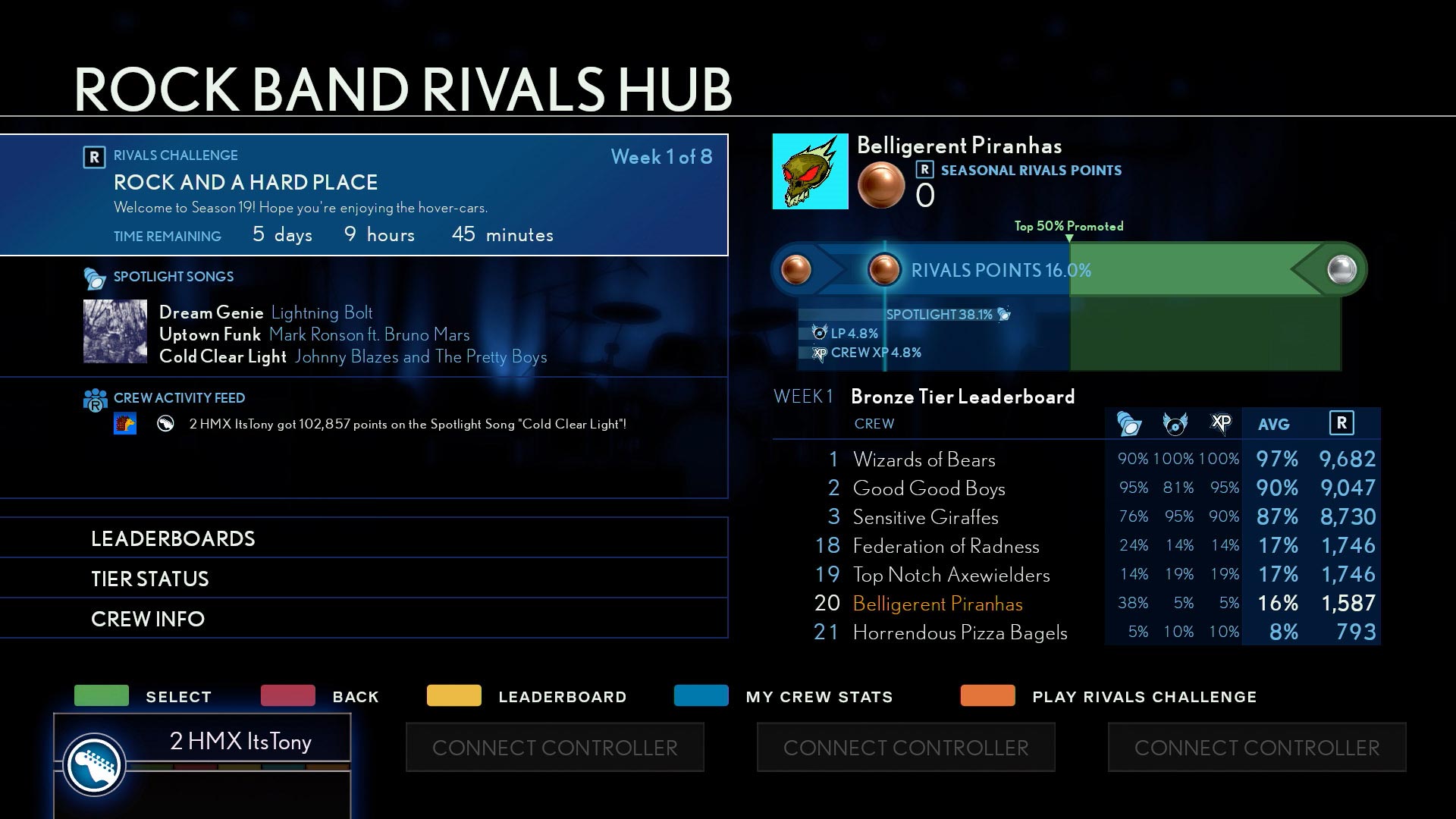The width and height of the screenshot is (1456, 819).
Task: Click the 2 HMX ItsTony player panel
Action: coord(240,741)
